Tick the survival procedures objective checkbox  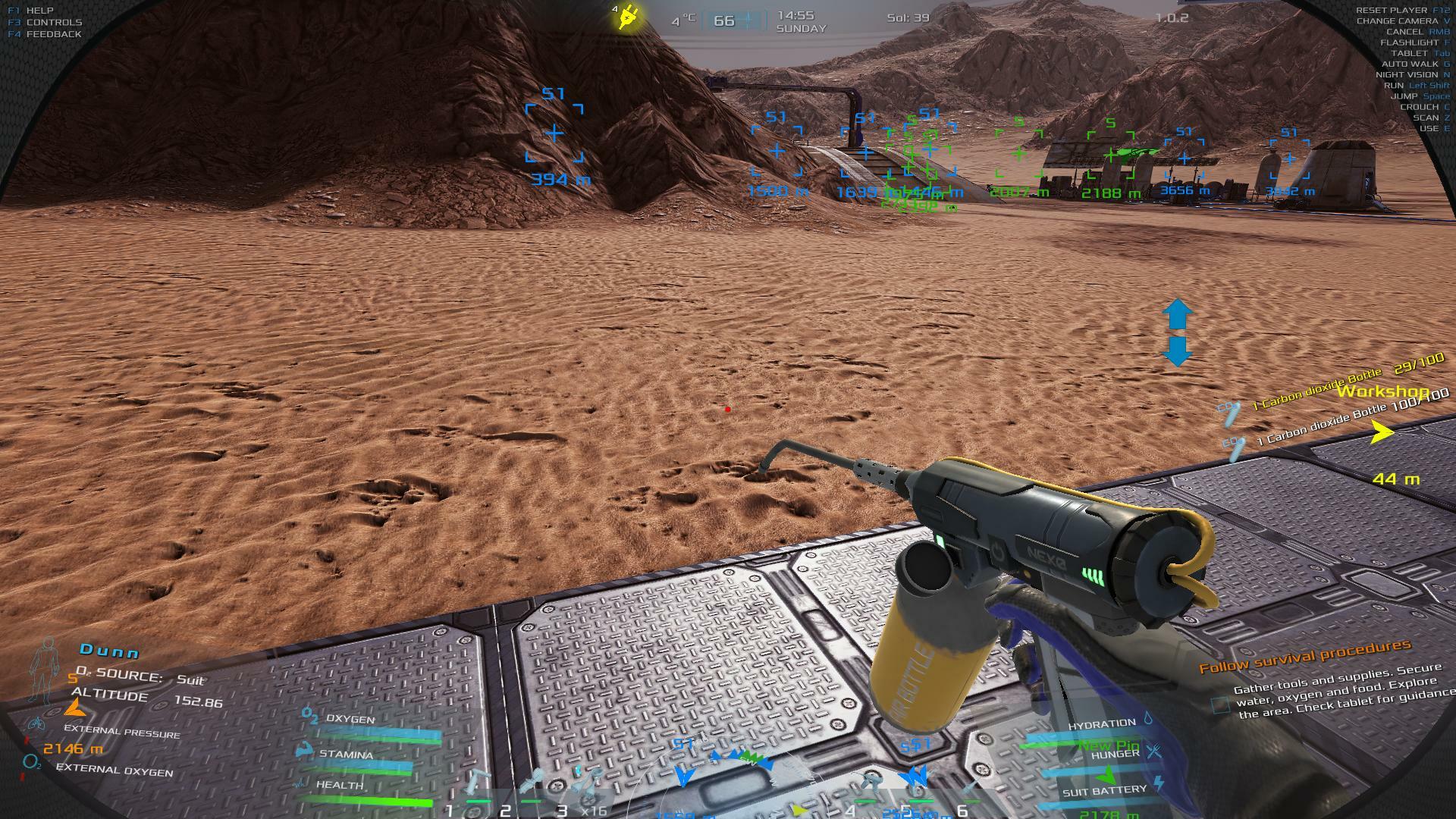(1220, 705)
